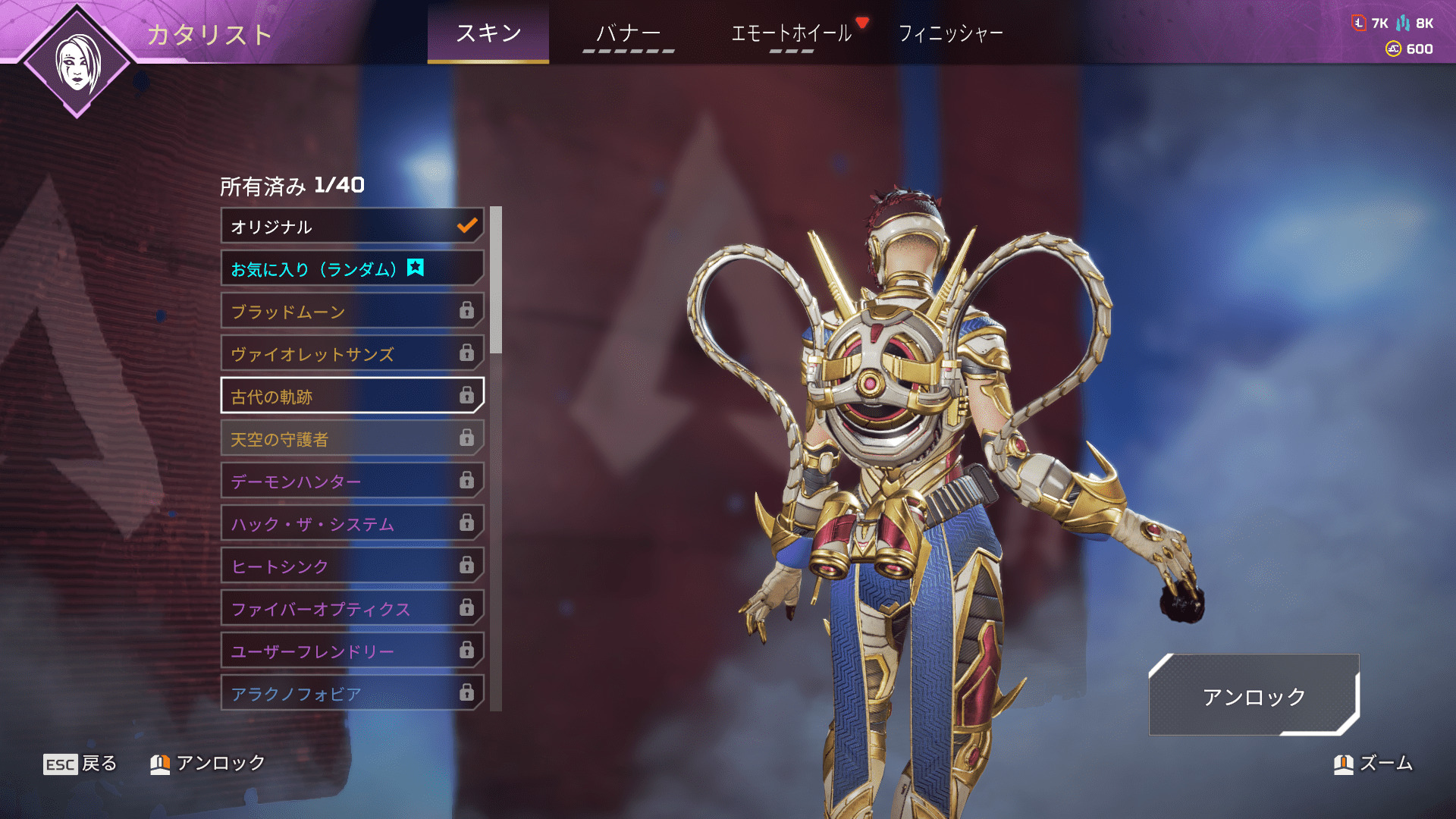Go back with the 戻る button
1456x819 pixels.
(x=80, y=763)
